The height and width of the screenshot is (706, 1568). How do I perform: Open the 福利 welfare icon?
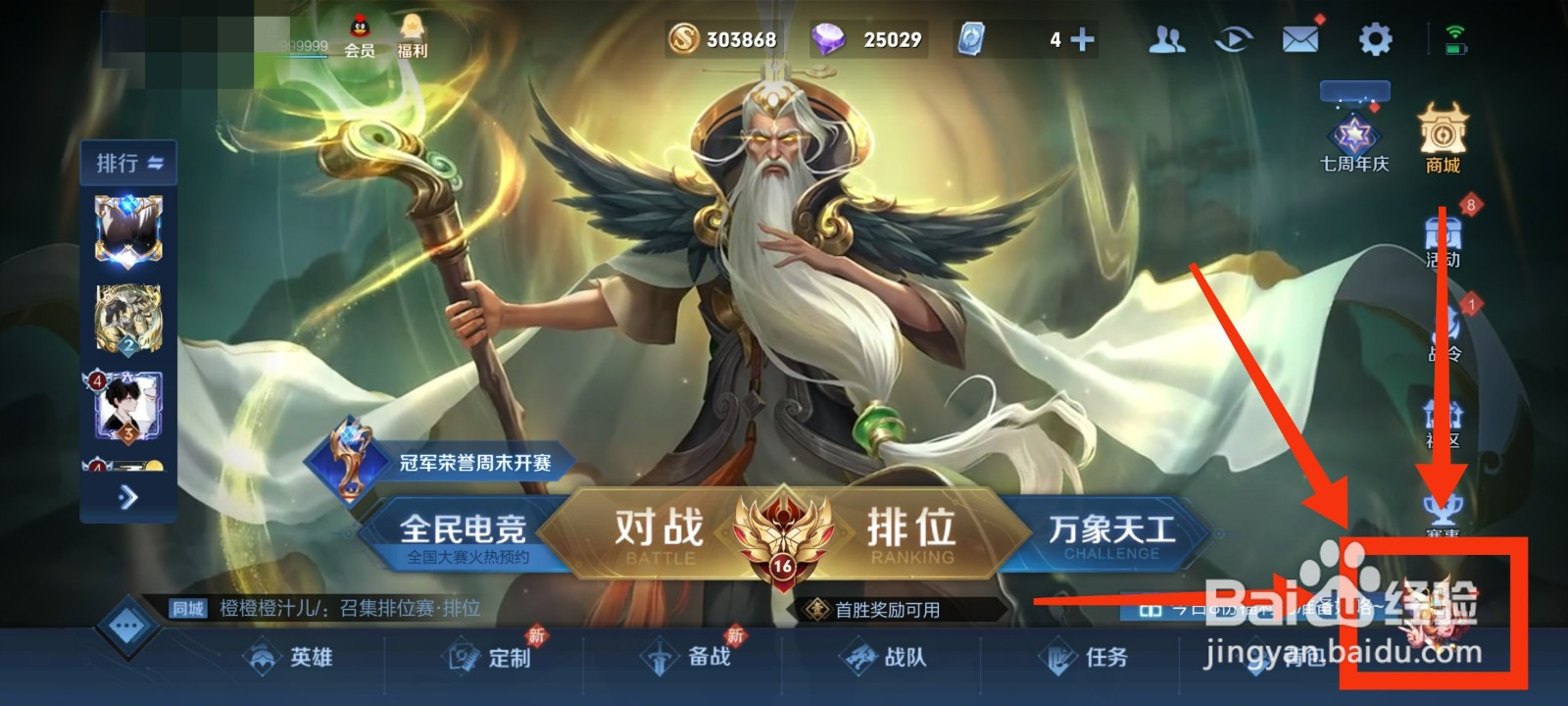coord(410,34)
